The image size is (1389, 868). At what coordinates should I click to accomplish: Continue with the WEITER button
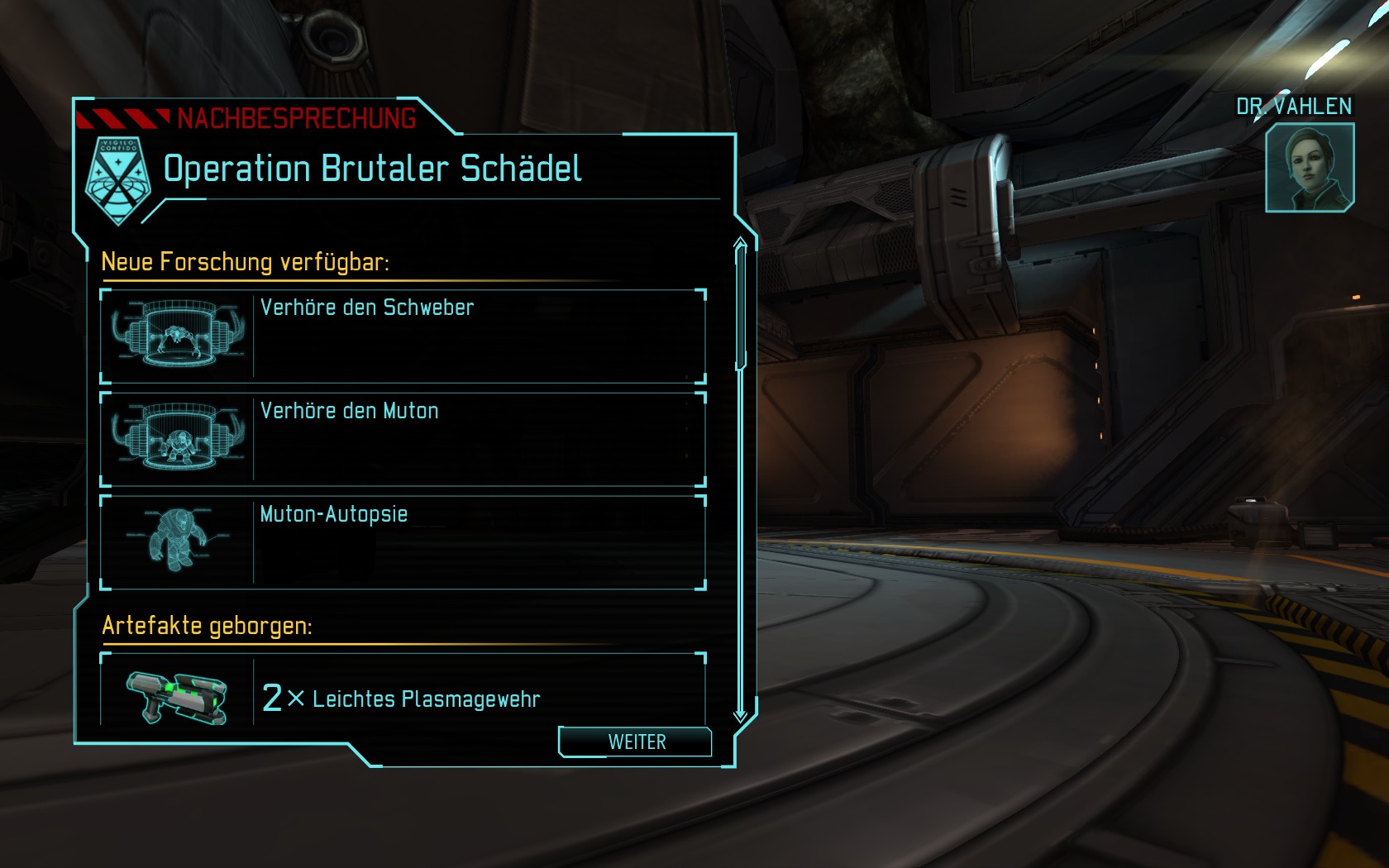636,742
